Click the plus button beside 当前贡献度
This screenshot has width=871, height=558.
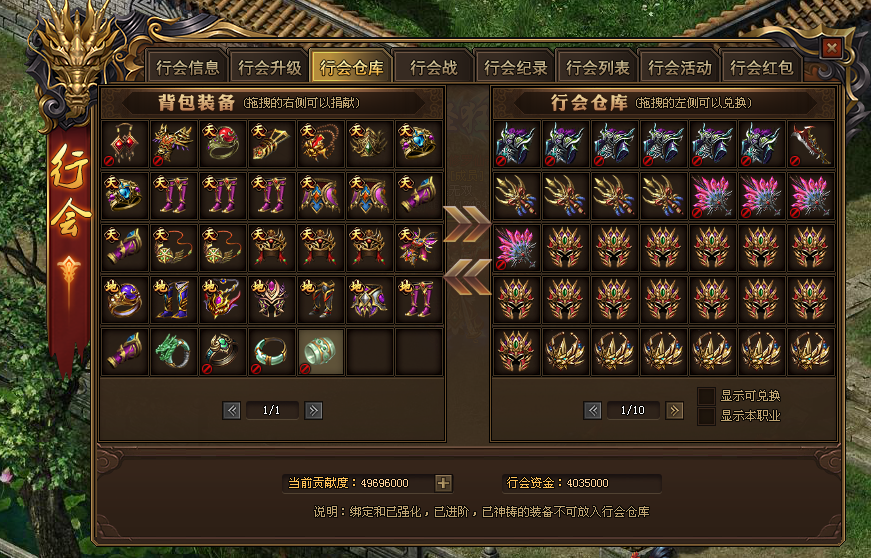[444, 484]
